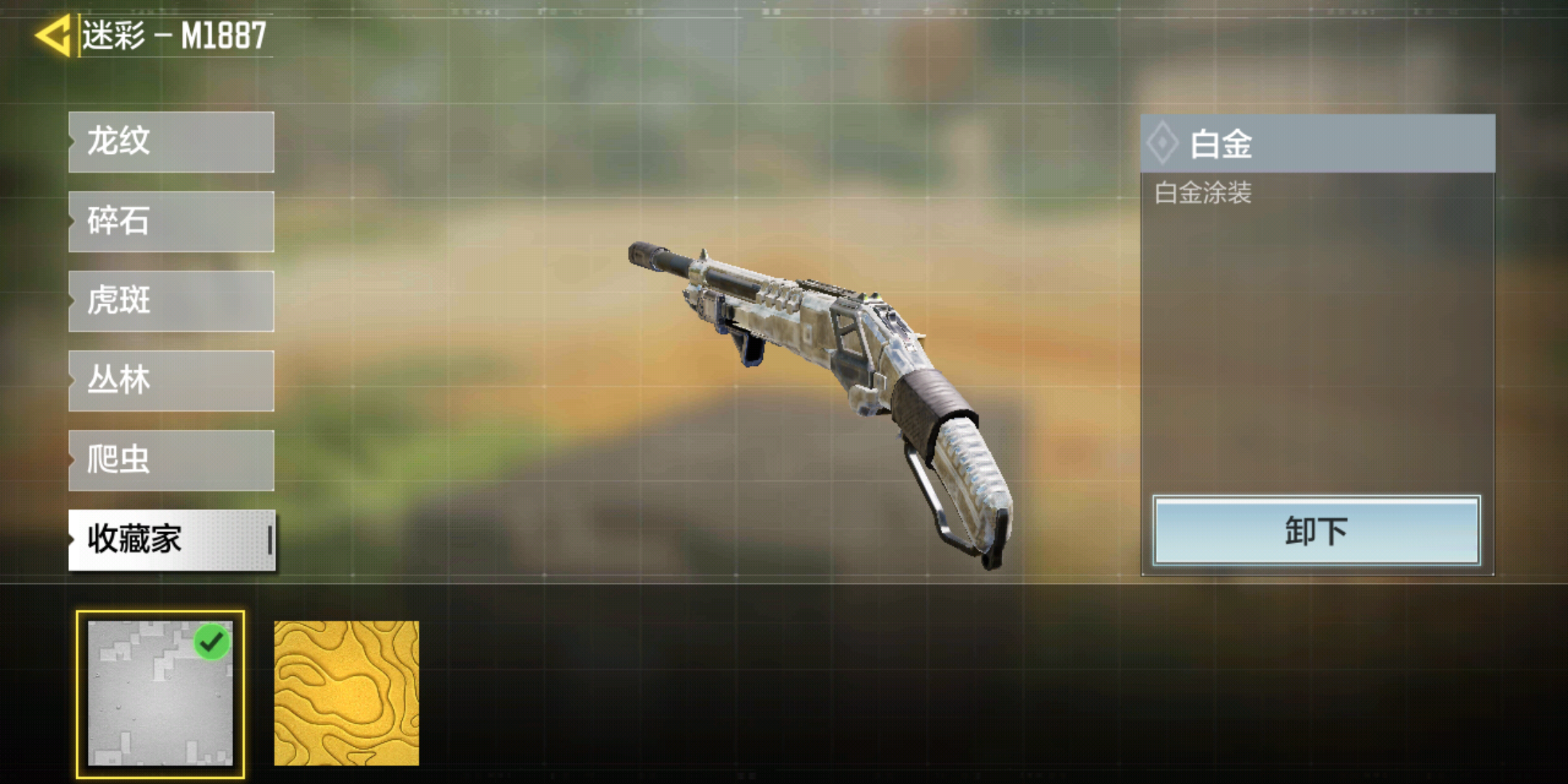Go back using the yellow arrow
The height and width of the screenshot is (784, 1568).
(52, 35)
